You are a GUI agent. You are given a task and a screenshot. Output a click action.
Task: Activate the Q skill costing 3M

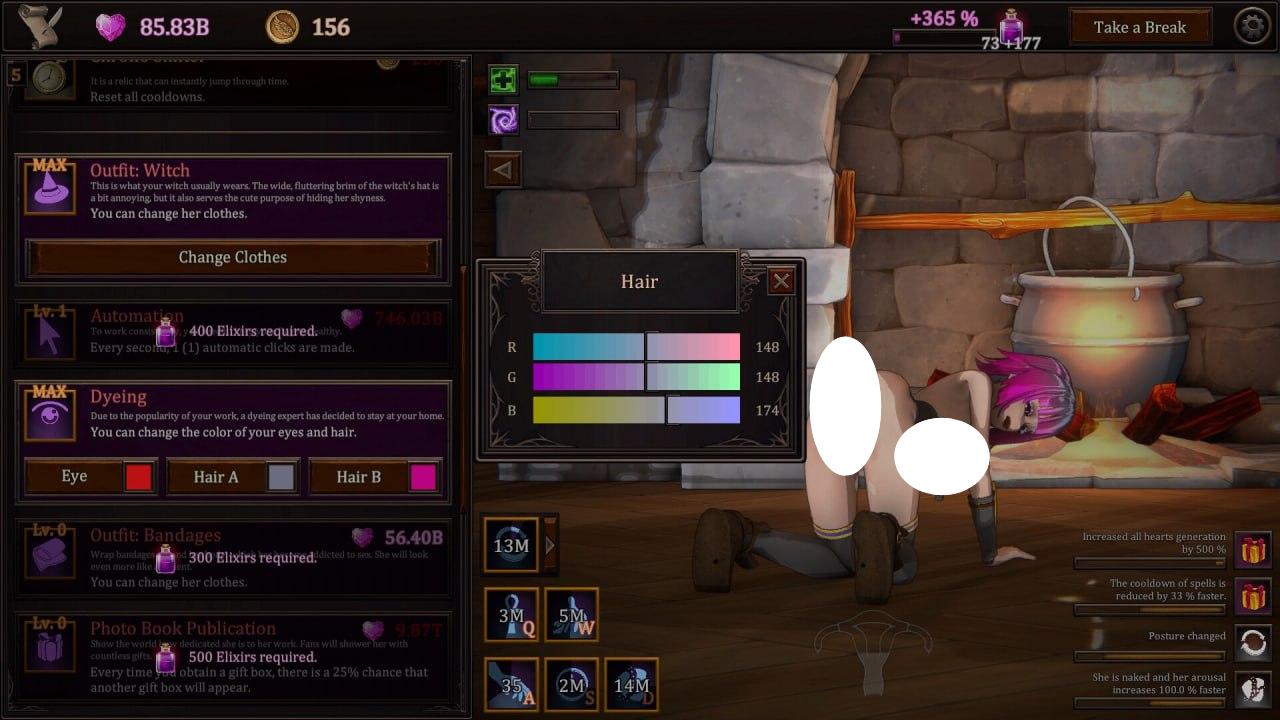pos(511,614)
